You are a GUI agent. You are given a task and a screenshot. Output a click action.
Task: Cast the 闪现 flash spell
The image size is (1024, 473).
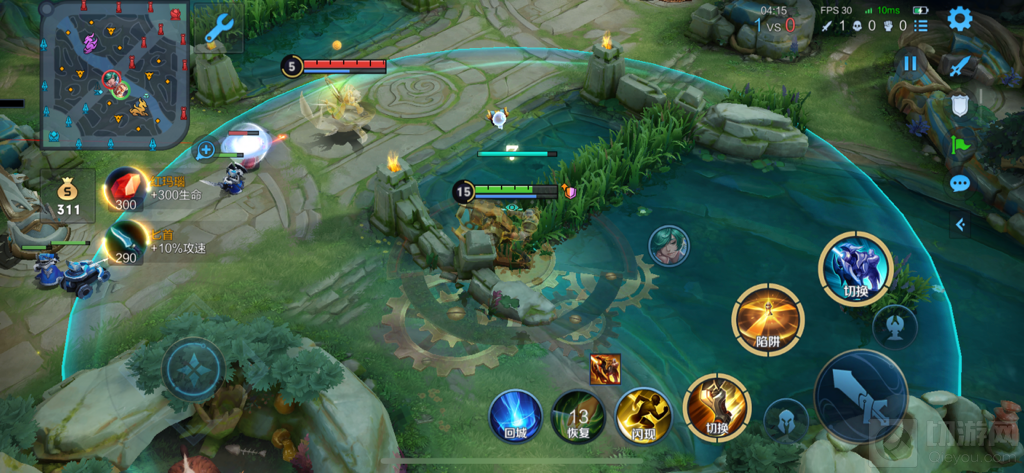[x=642, y=415]
